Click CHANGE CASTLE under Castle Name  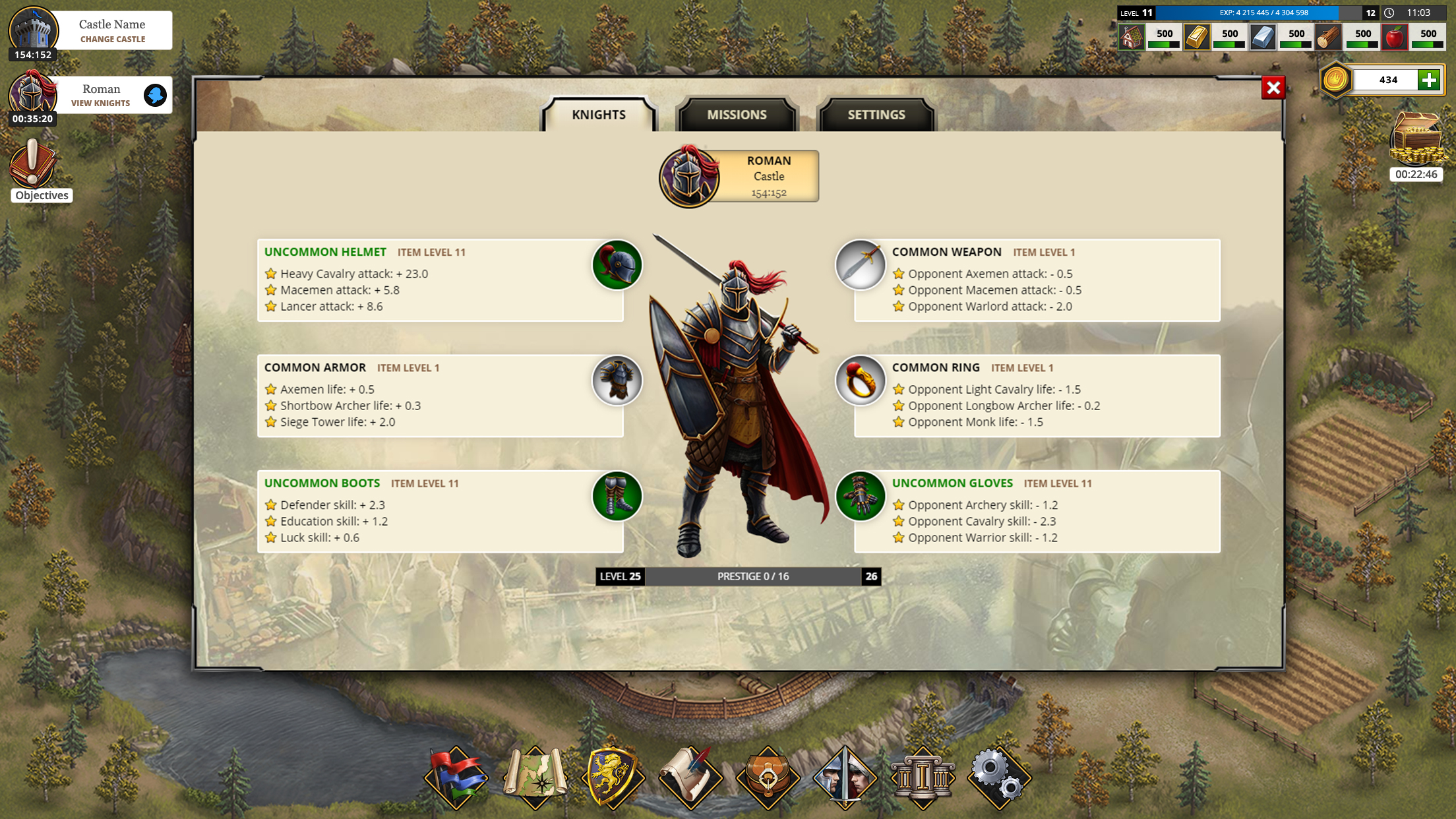click(x=111, y=39)
